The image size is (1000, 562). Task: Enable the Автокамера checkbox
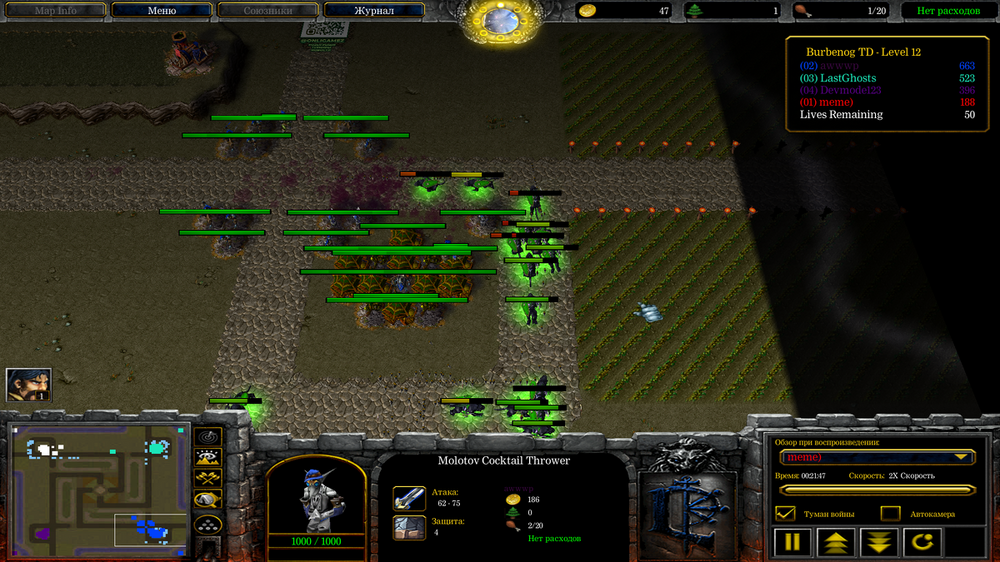pyautogui.click(x=890, y=513)
